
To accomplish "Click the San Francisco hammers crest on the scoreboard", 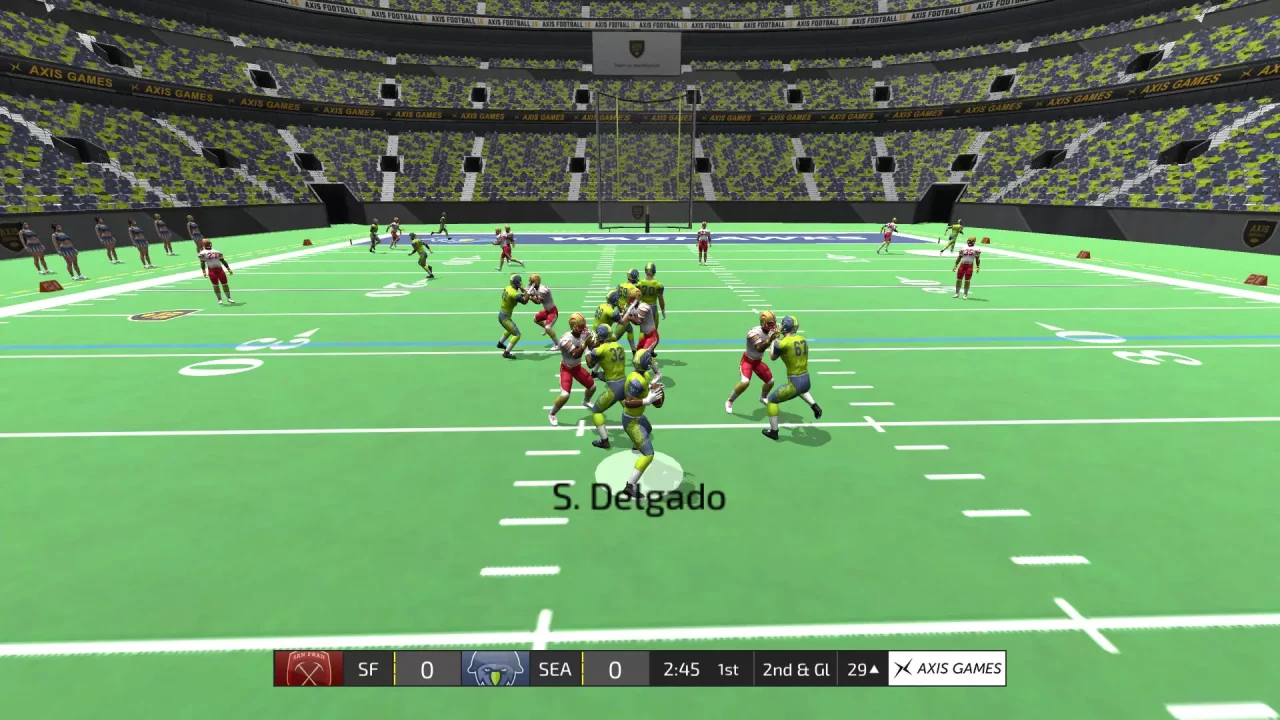I will click(x=308, y=669).
